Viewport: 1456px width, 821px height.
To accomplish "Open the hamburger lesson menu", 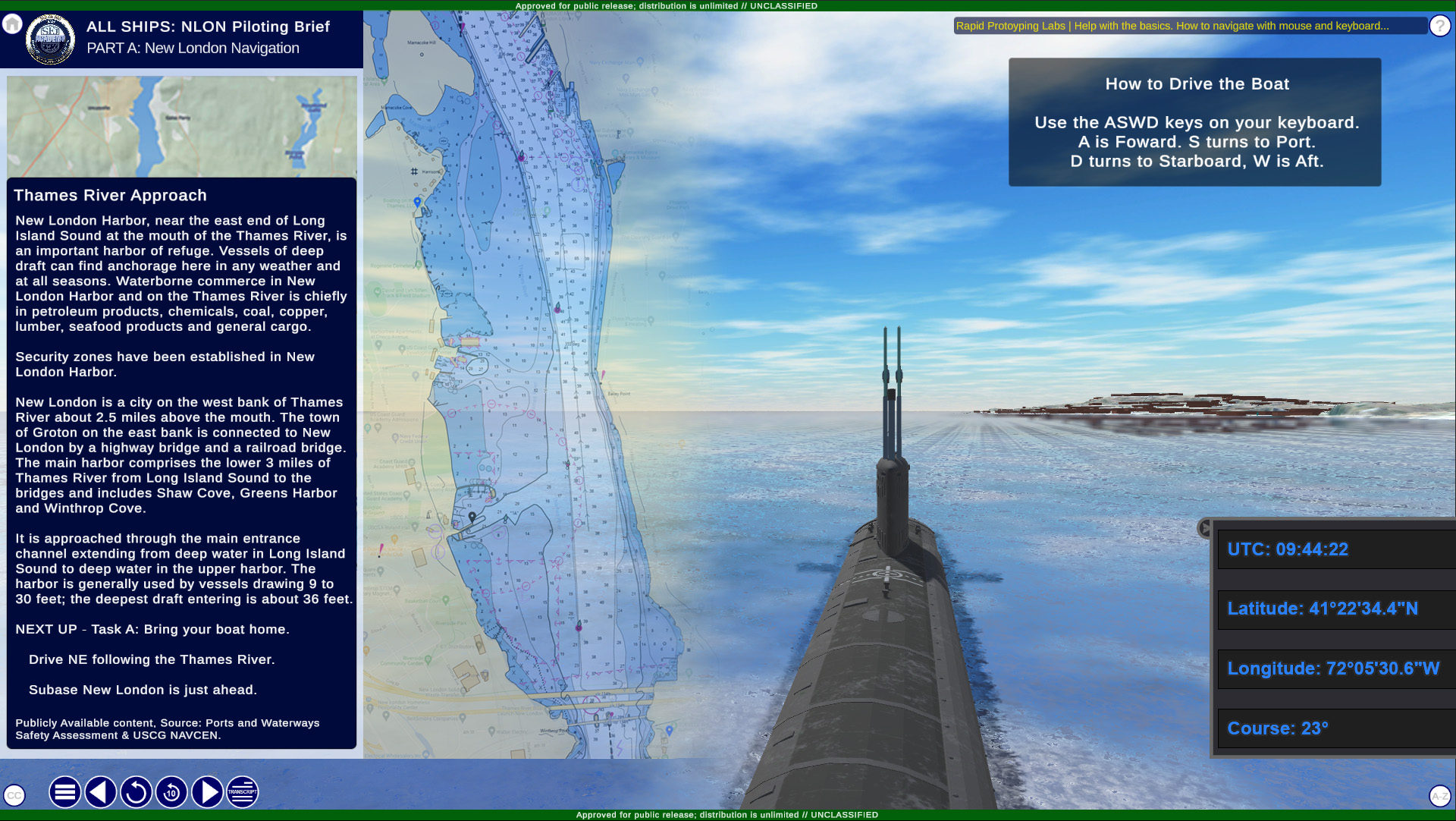I will 65,792.
